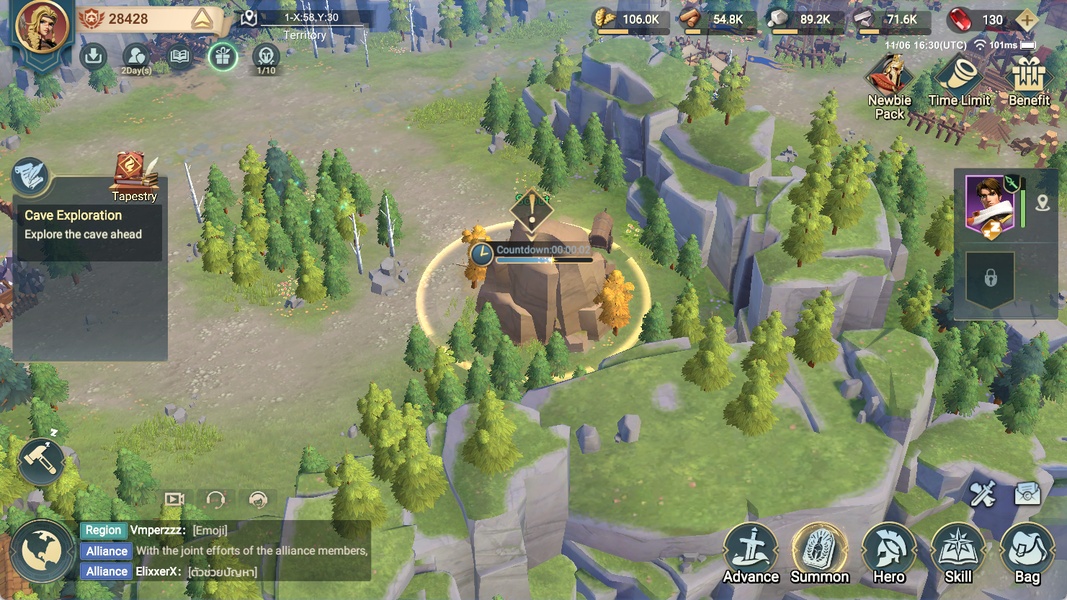This screenshot has width=1067, height=600.
Task: Open the book icon in top row
Action: click(x=179, y=57)
